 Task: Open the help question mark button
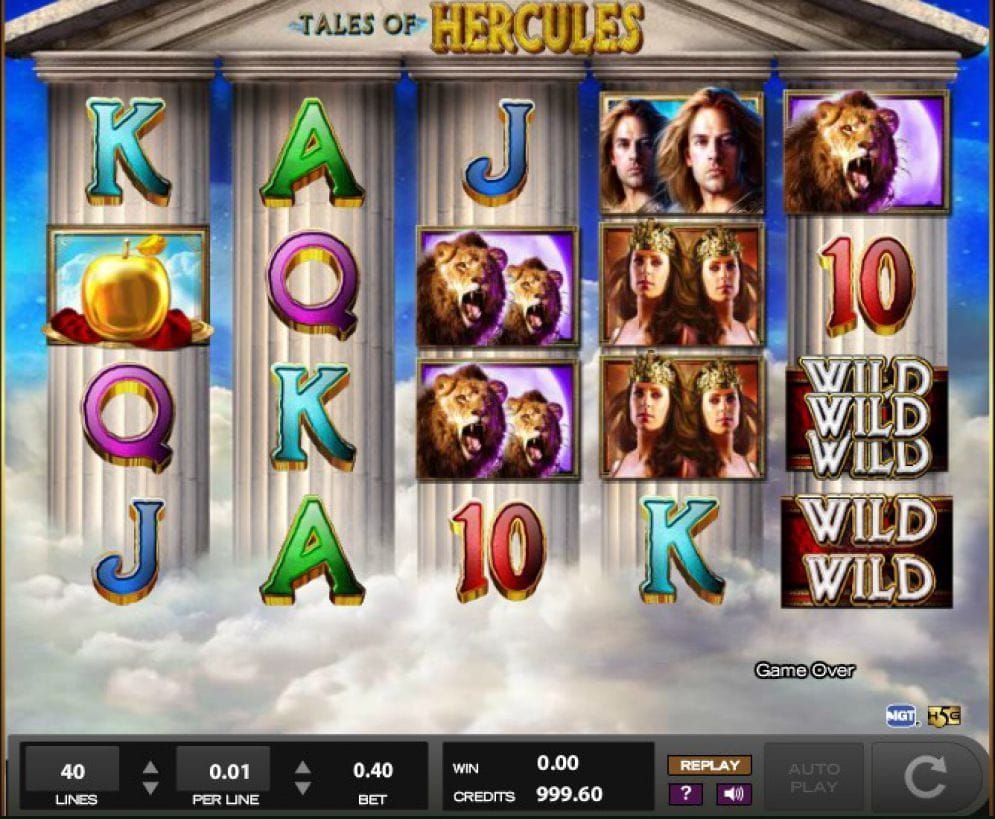tap(685, 794)
